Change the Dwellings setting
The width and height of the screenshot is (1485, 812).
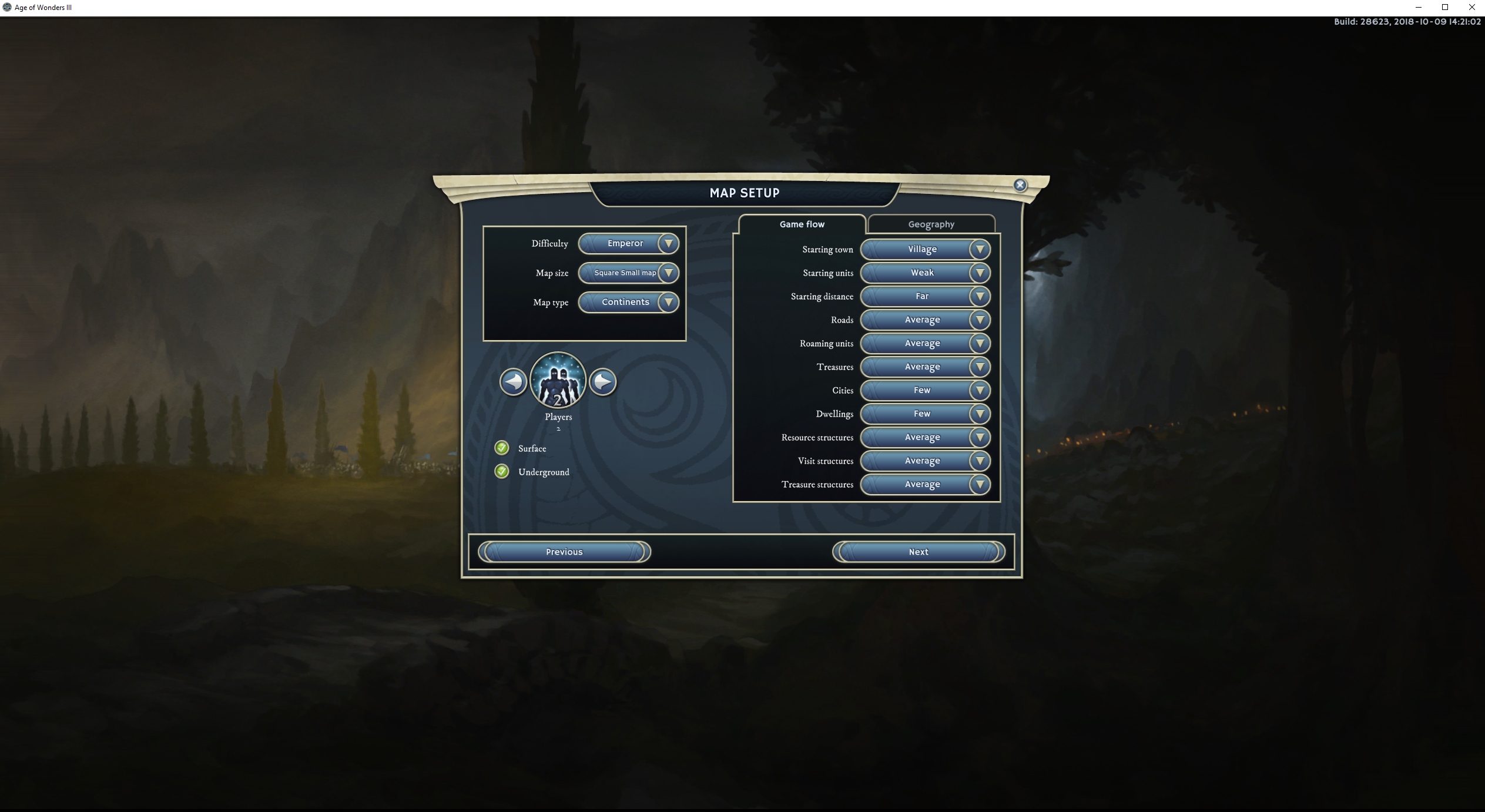pos(925,414)
